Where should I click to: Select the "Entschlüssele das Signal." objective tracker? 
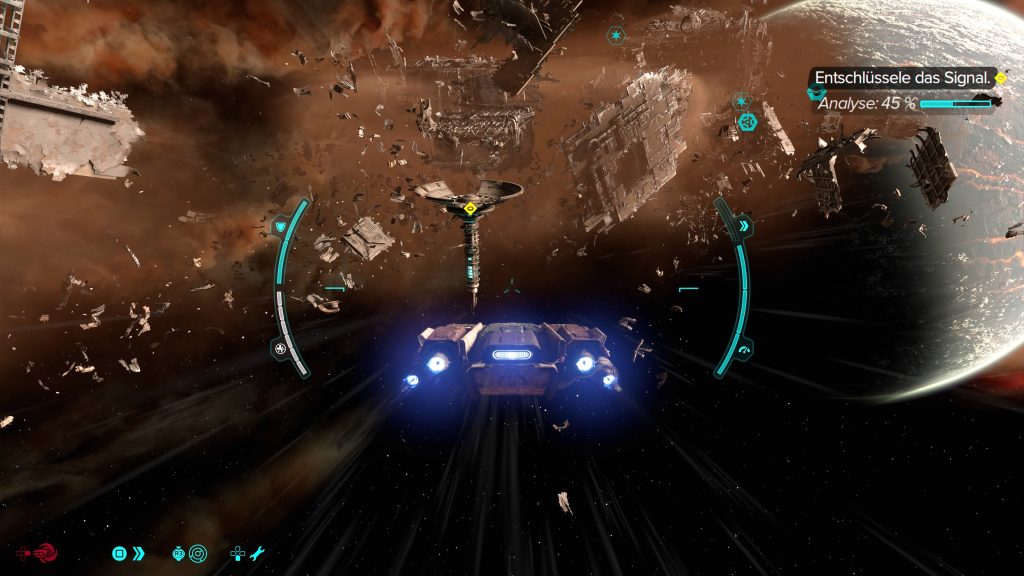pyautogui.click(x=902, y=77)
